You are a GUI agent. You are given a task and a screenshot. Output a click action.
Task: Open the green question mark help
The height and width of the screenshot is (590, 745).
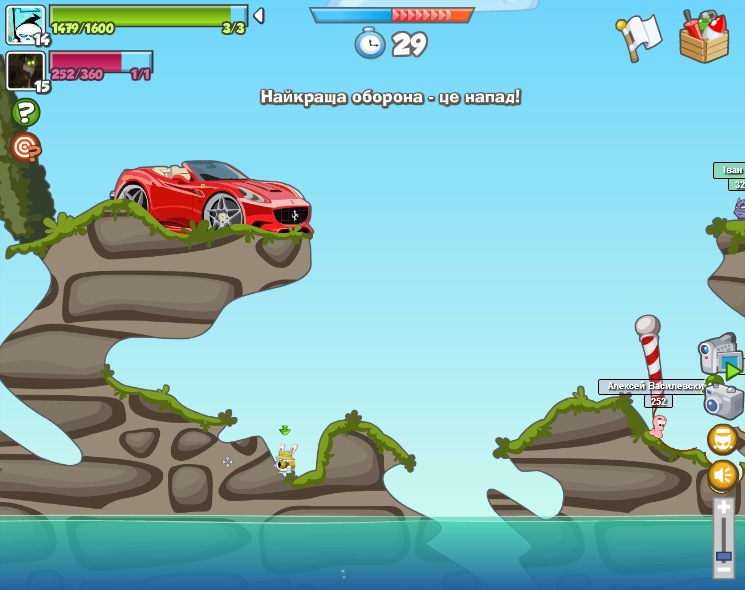click(x=25, y=113)
